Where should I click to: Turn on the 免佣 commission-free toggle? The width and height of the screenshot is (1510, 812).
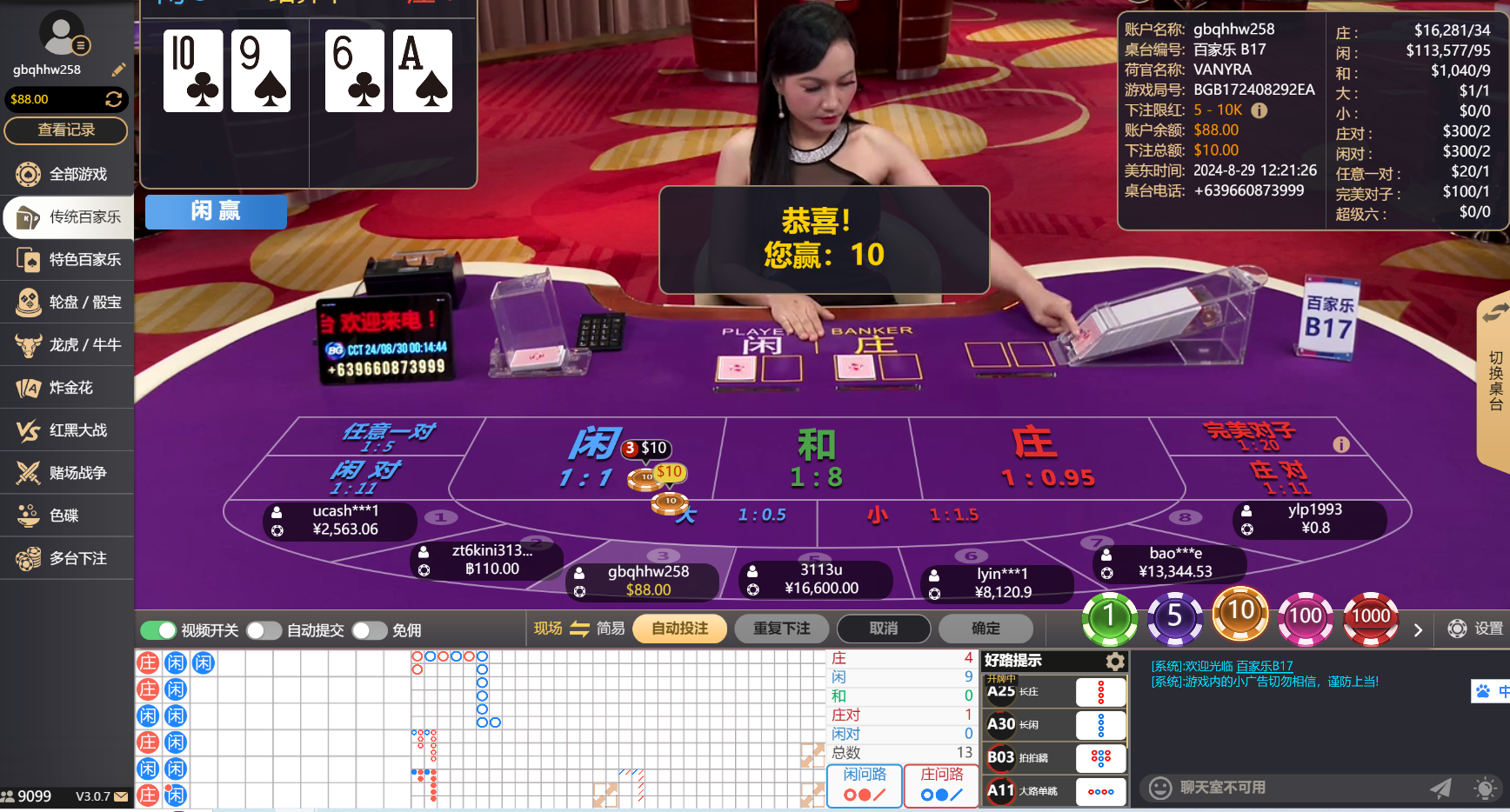(369, 630)
